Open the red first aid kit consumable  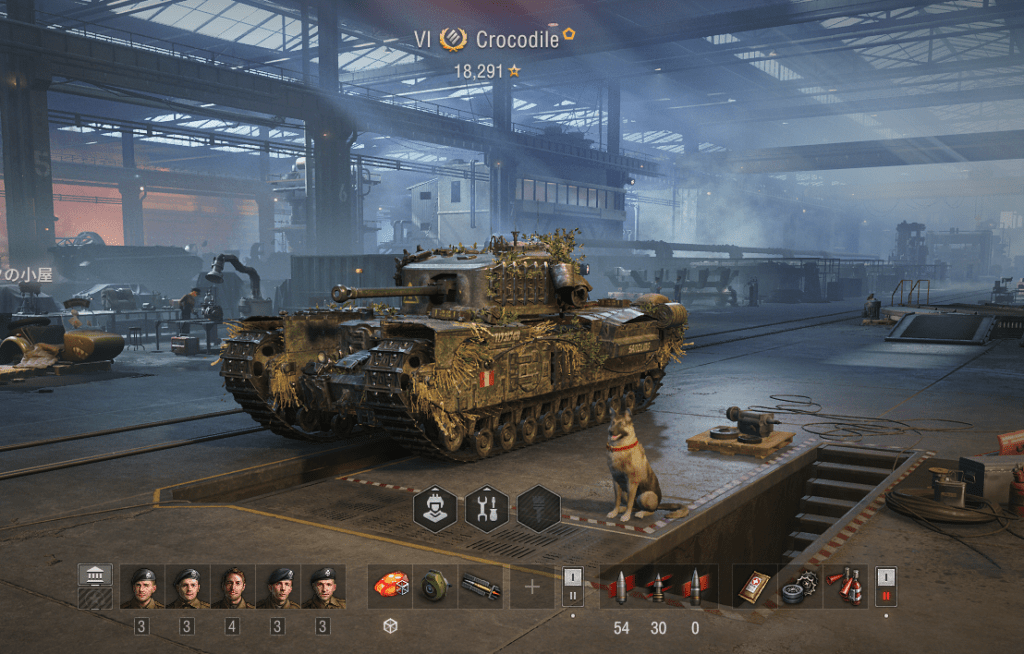tap(754, 587)
